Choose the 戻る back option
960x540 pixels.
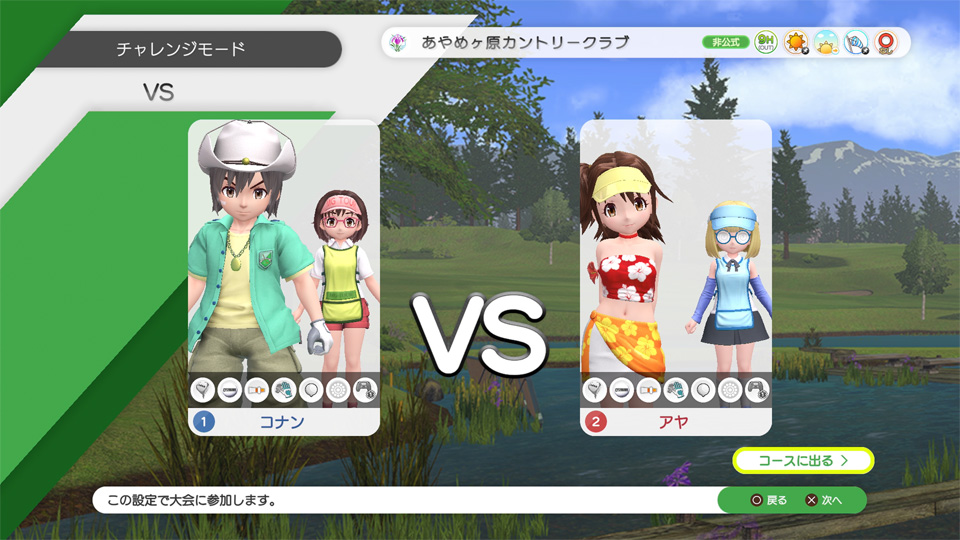pos(770,500)
